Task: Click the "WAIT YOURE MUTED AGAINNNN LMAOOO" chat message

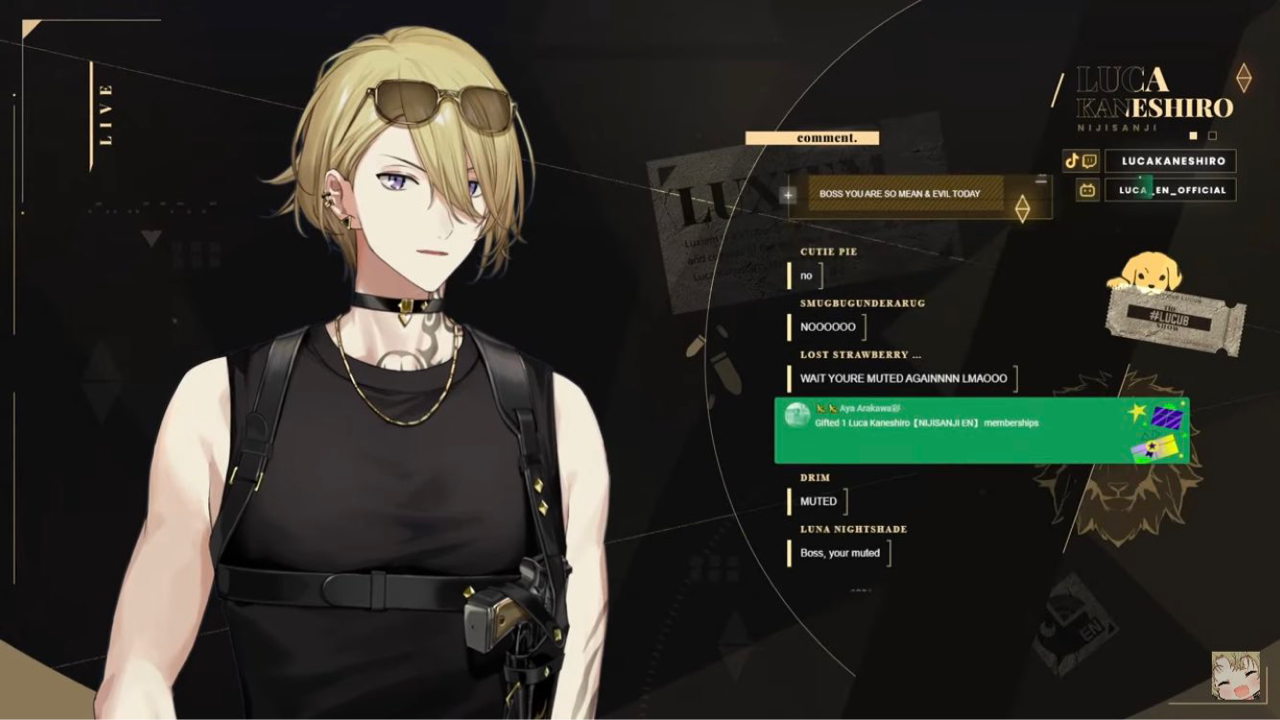Action: (x=904, y=379)
